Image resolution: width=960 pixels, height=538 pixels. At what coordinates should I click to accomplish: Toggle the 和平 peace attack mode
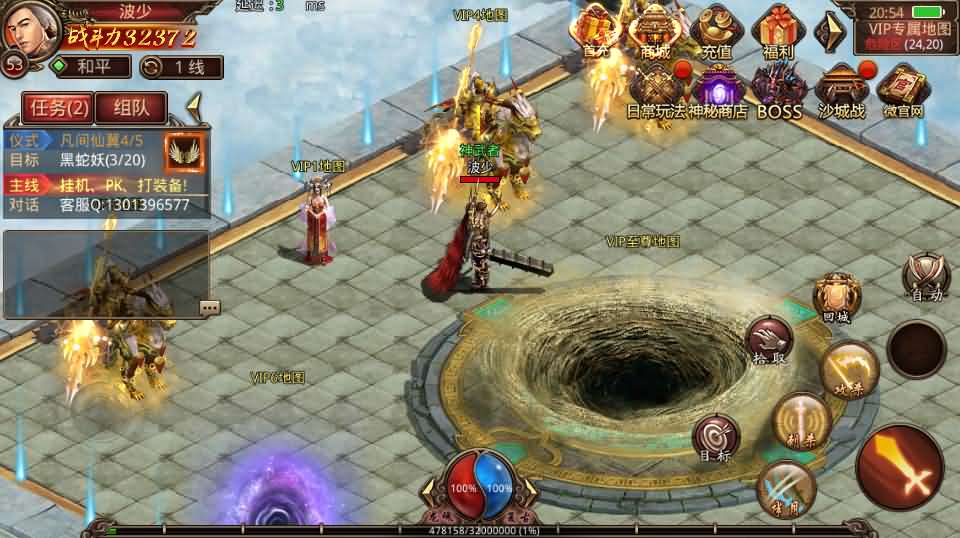(91, 67)
